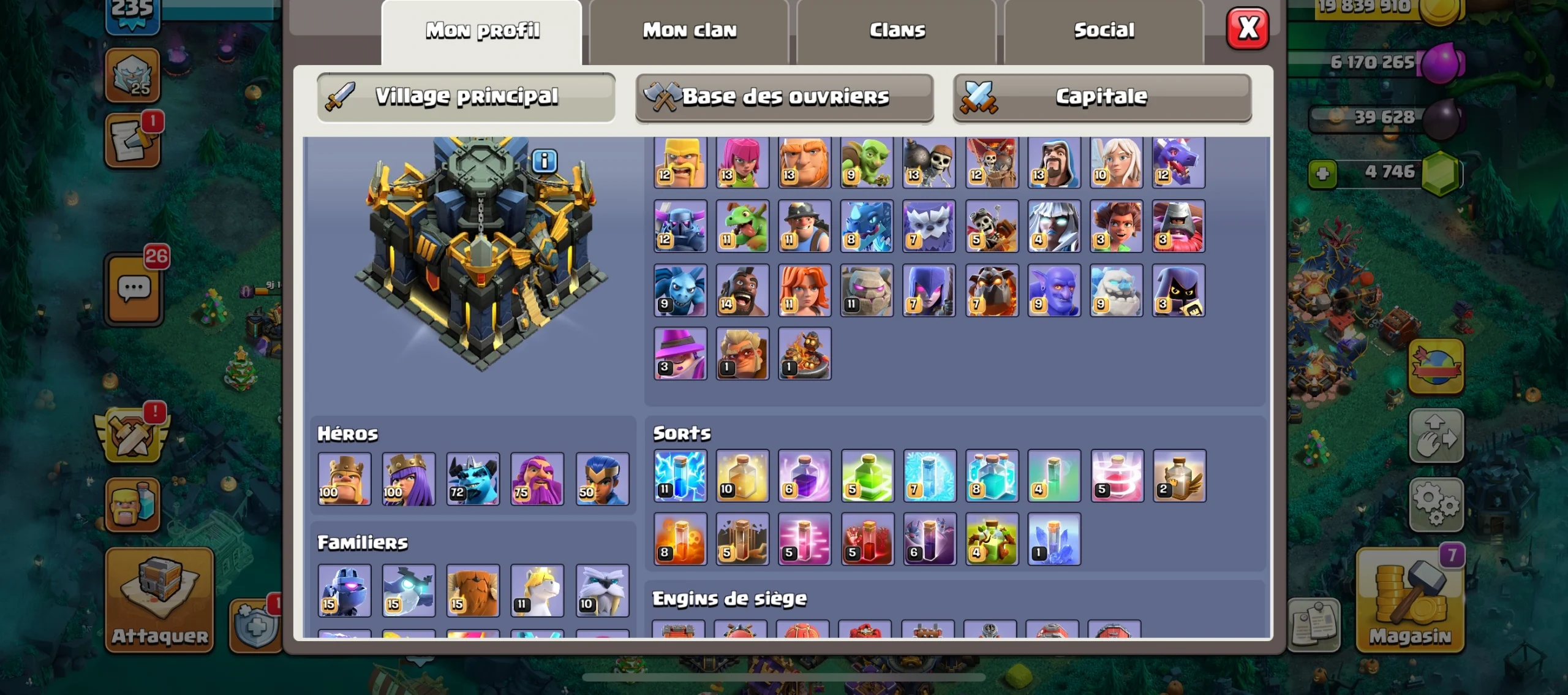Switch to Capitale view
This screenshot has width=1568, height=695.
click(x=1102, y=96)
